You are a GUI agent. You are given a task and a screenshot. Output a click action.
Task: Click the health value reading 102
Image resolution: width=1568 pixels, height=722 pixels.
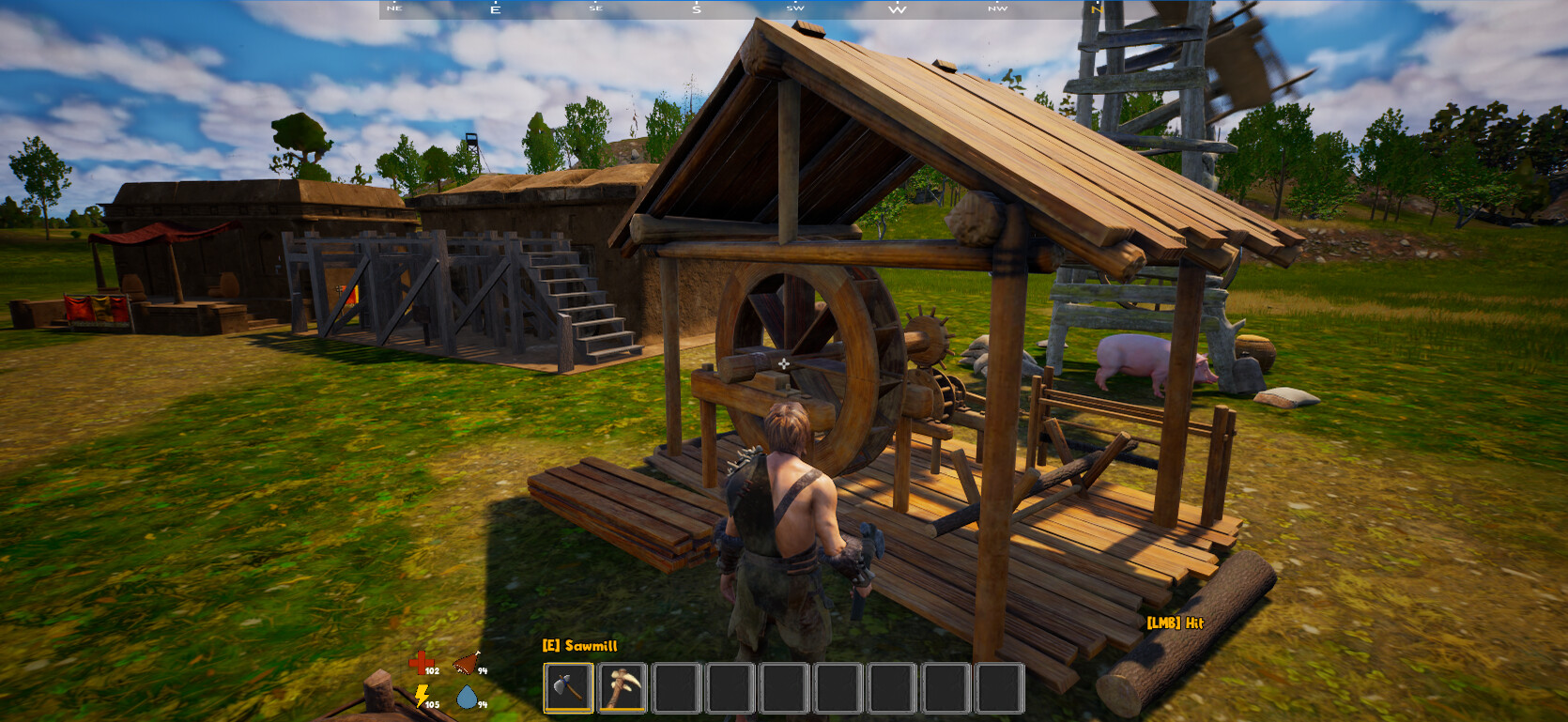click(x=431, y=672)
